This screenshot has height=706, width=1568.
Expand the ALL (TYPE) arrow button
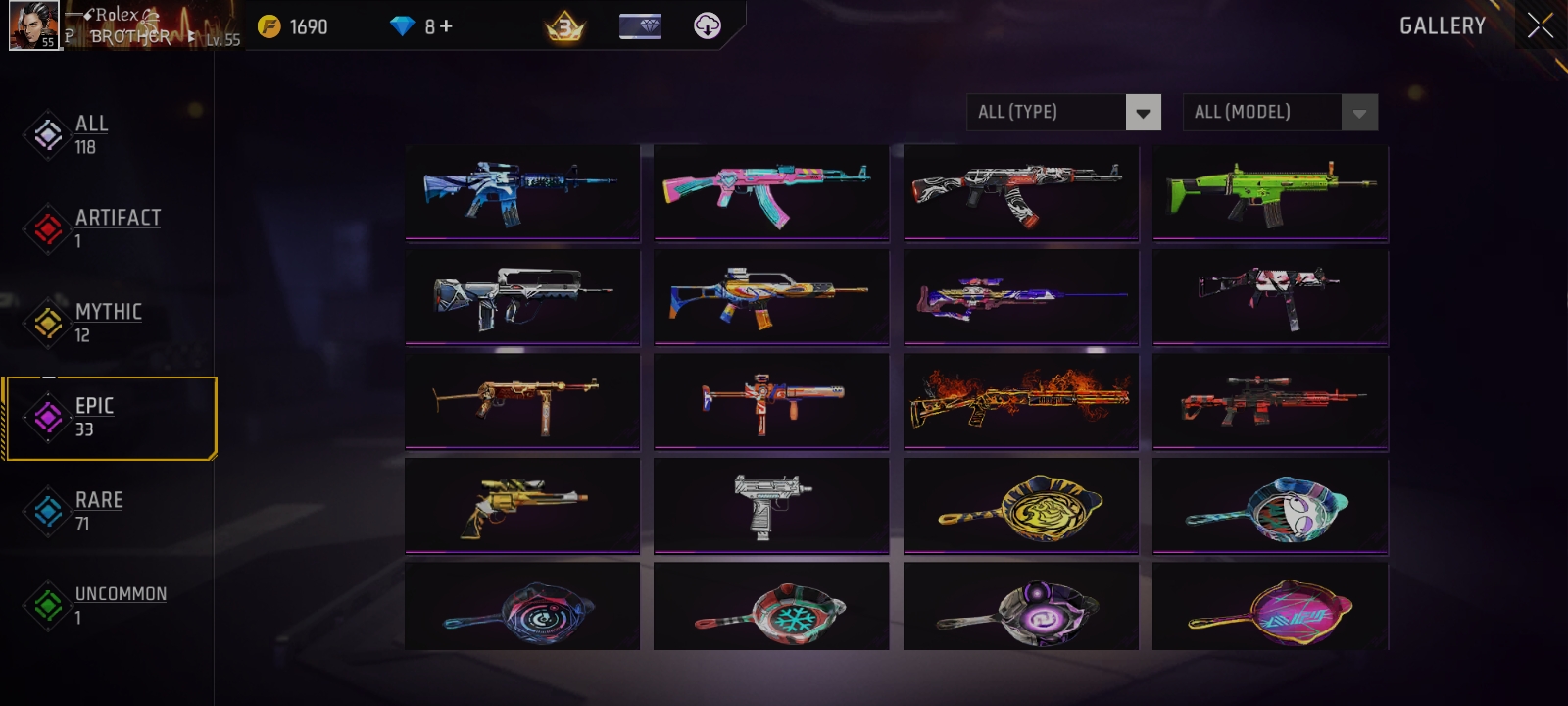click(x=1143, y=112)
